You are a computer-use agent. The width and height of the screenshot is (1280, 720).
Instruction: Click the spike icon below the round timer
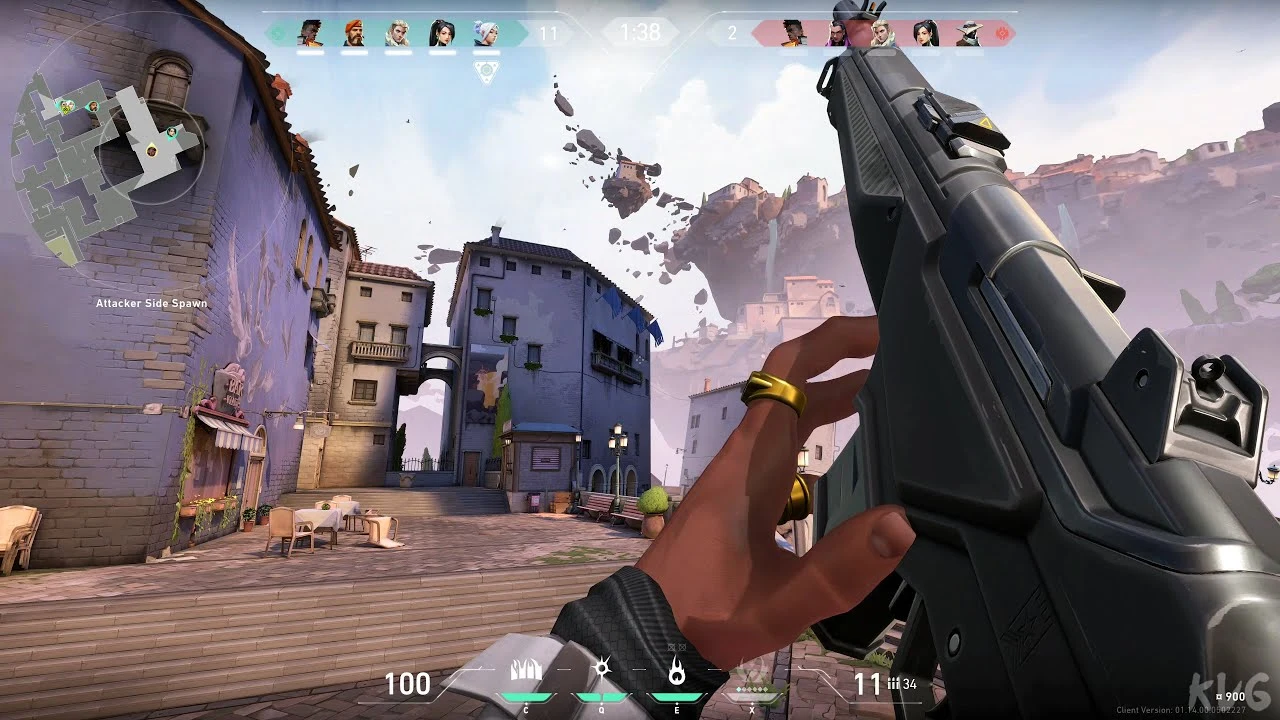click(x=487, y=72)
